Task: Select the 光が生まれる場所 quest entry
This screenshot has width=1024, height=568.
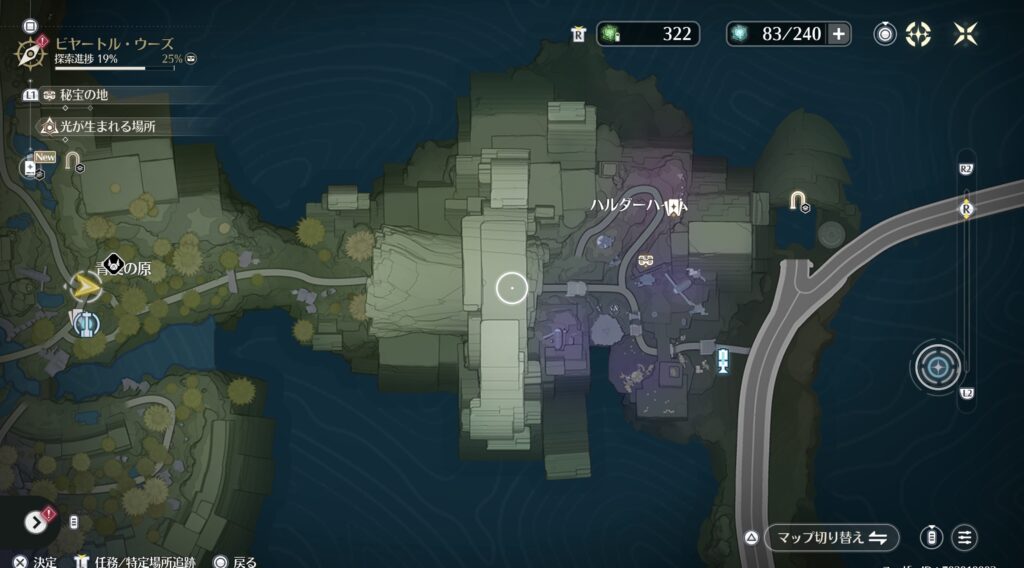Action: point(100,127)
